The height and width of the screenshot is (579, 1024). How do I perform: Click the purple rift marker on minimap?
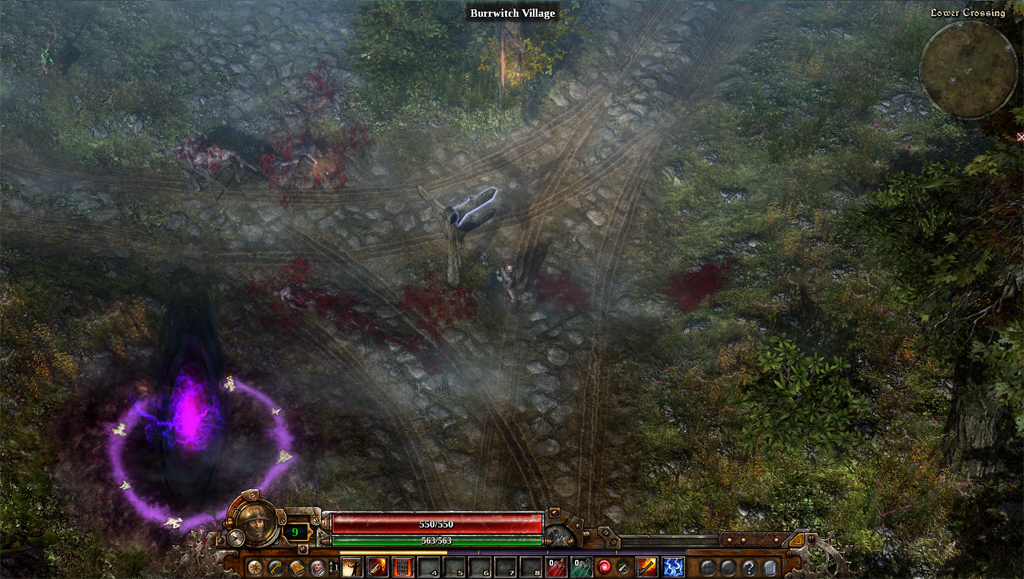click(x=952, y=80)
